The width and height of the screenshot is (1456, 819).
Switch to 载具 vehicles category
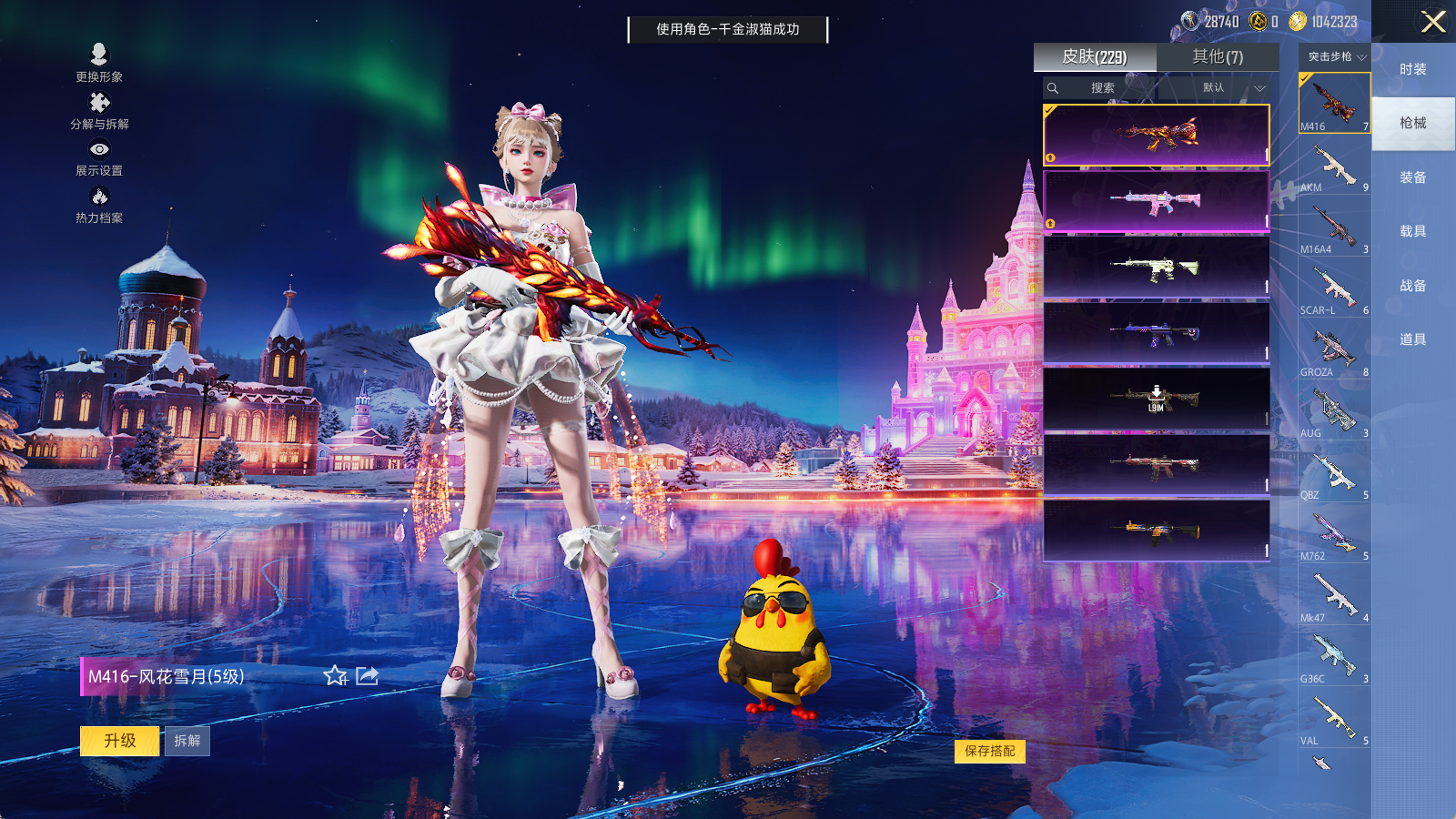coord(1412,231)
